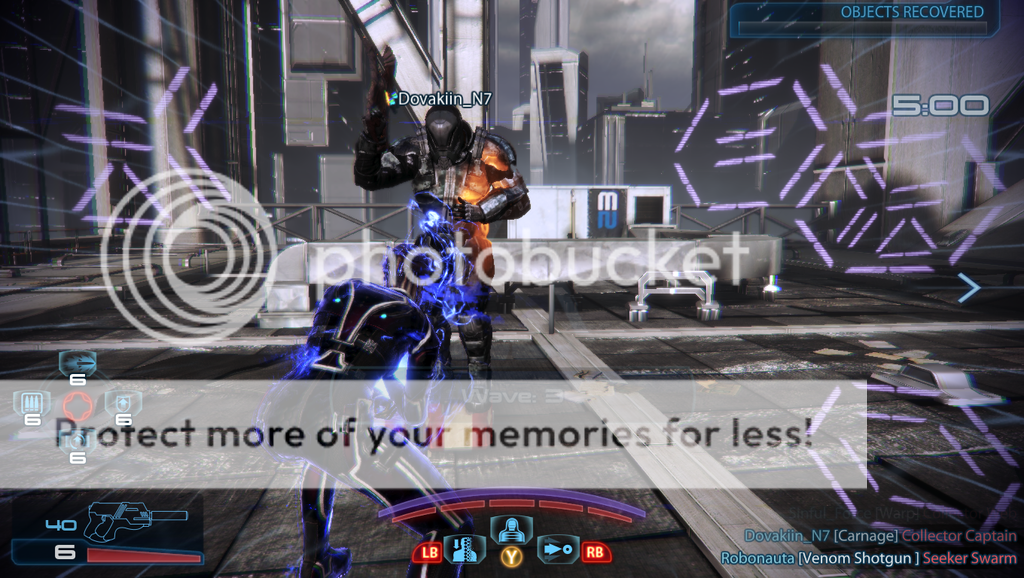This screenshot has width=1024, height=578.
Task: Use the medi-gel icon below the red reticle
Action: (x=77, y=440)
